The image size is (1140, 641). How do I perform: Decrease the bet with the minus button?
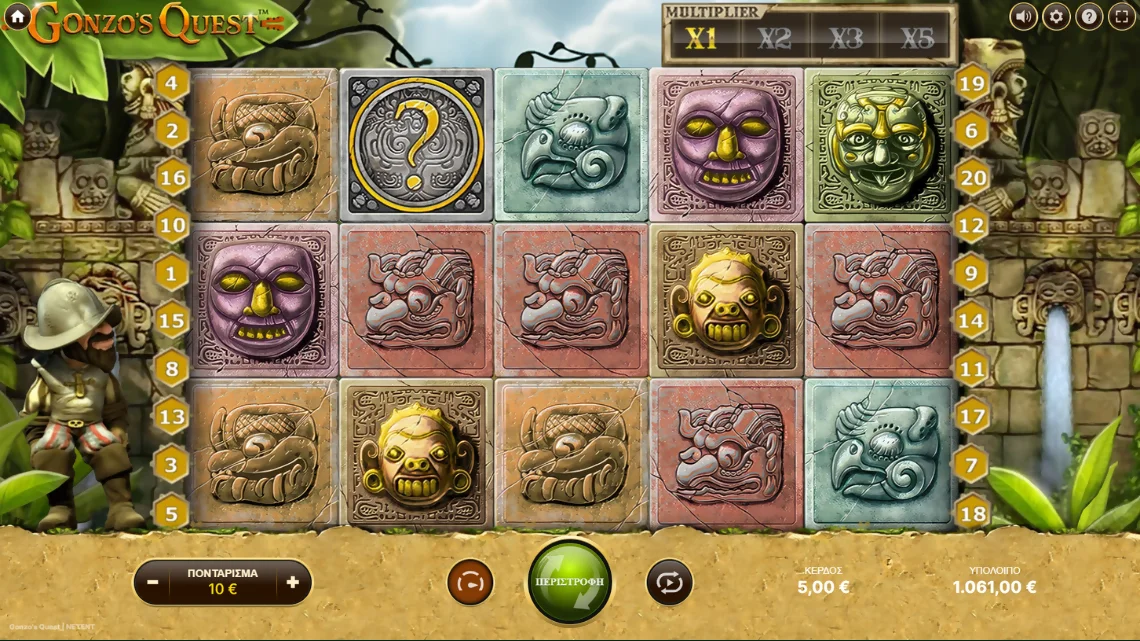[153, 582]
